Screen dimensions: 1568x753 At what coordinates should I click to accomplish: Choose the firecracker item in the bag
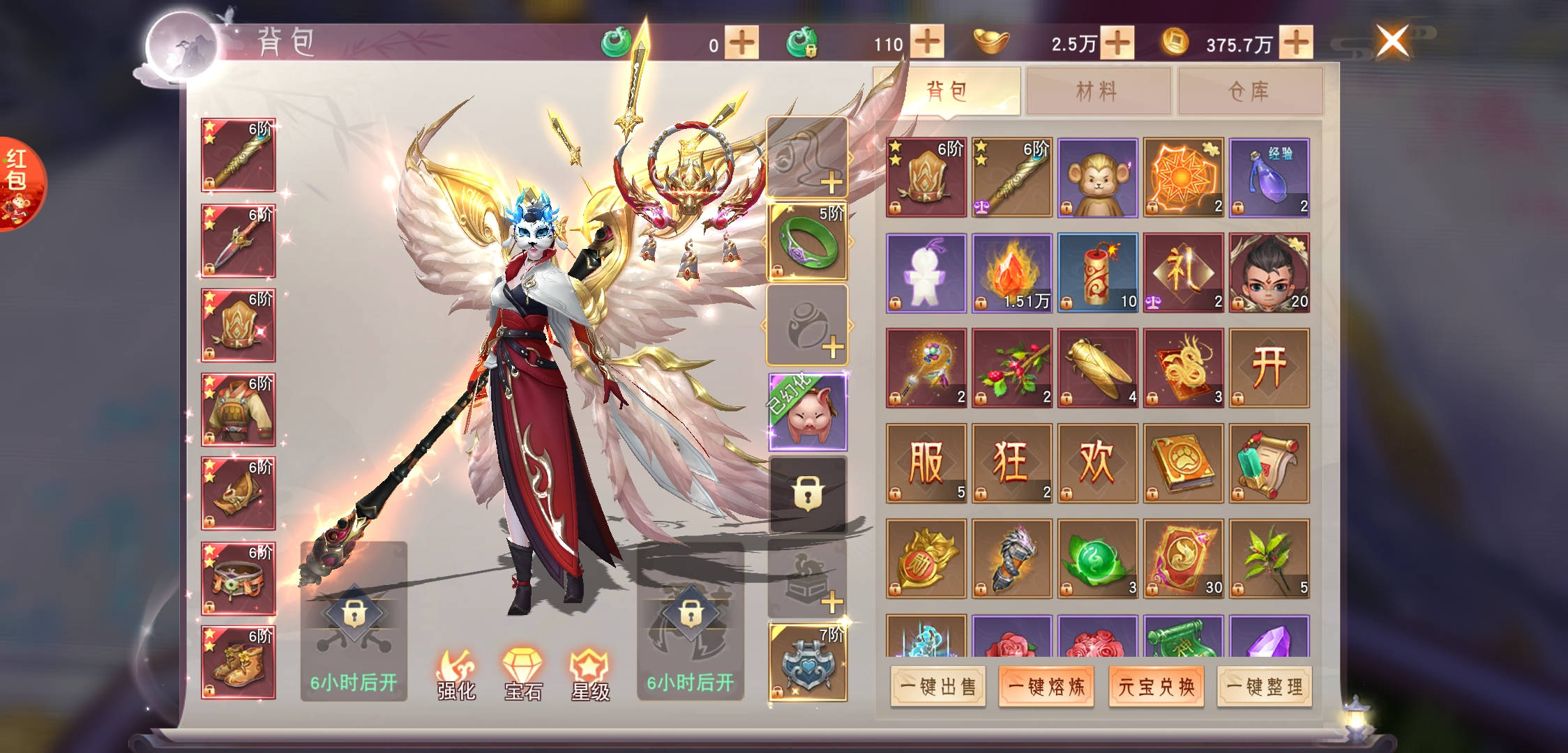[x=1097, y=273]
